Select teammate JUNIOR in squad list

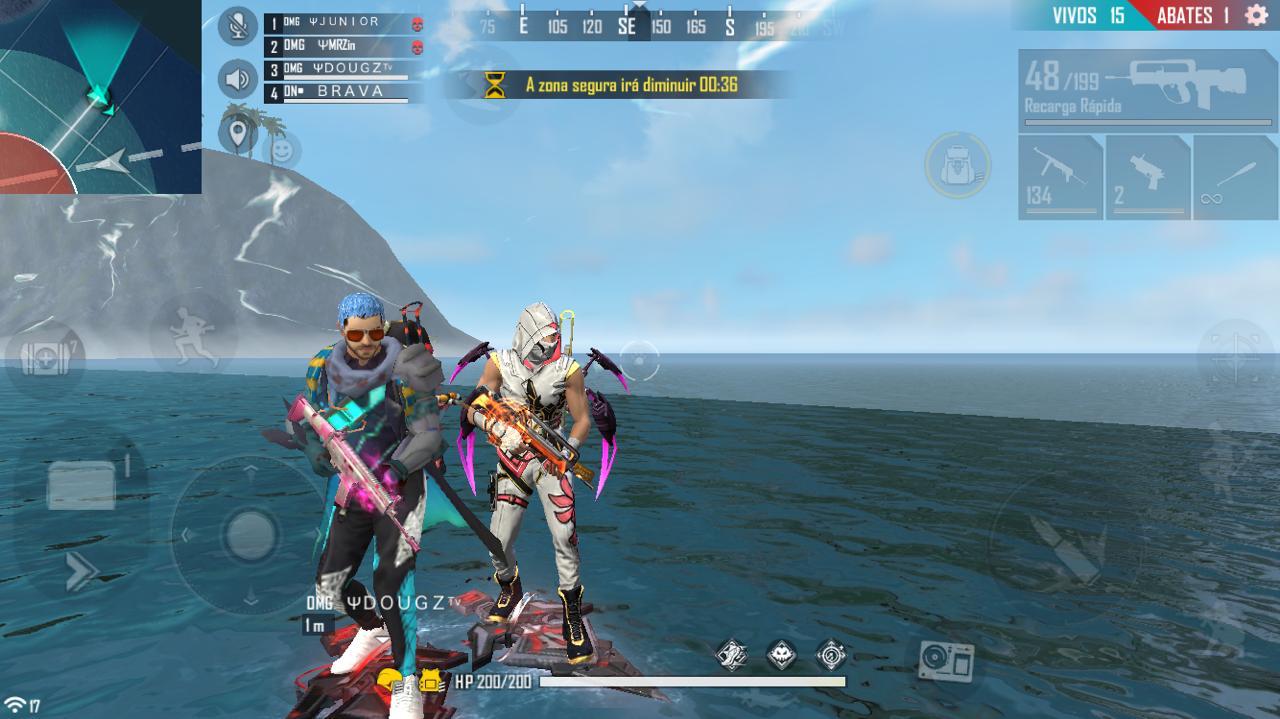tap(340, 22)
